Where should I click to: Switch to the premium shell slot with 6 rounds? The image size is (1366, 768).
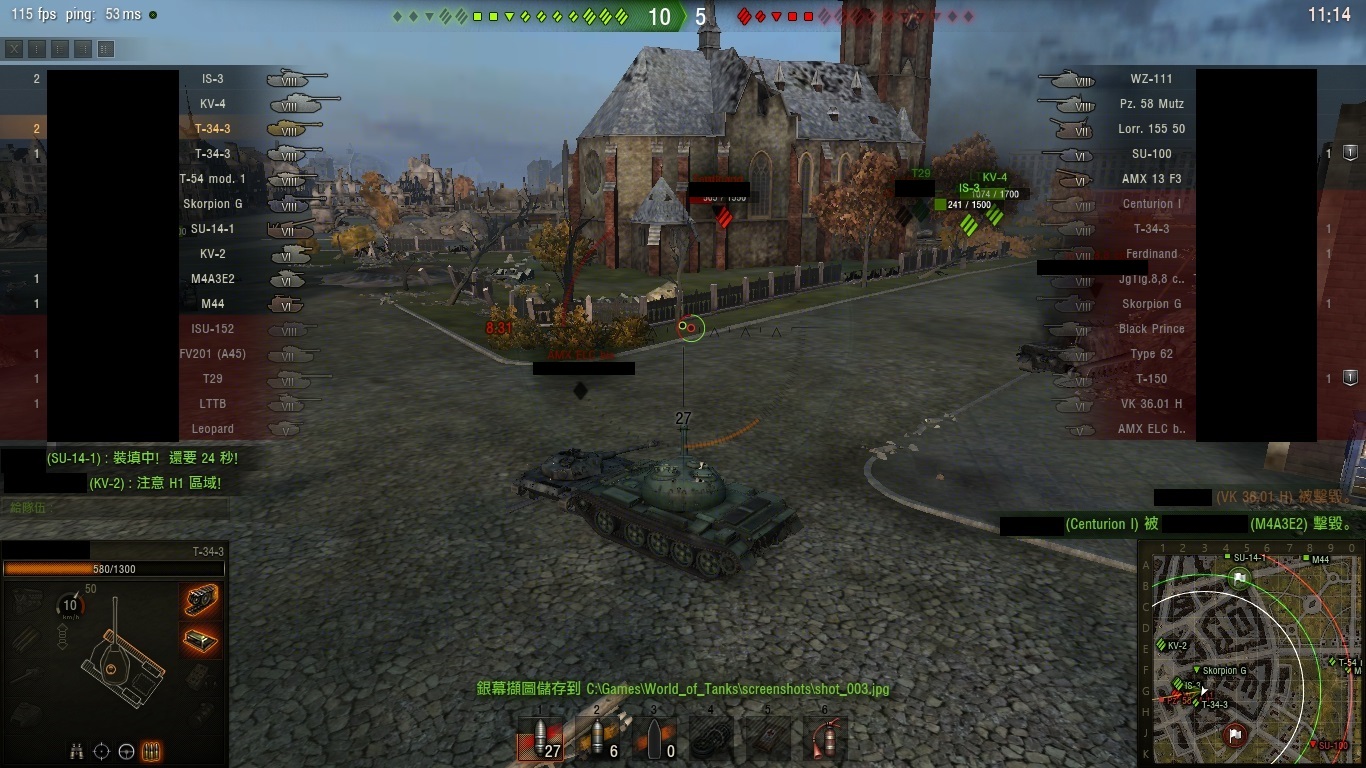pyautogui.click(x=598, y=740)
